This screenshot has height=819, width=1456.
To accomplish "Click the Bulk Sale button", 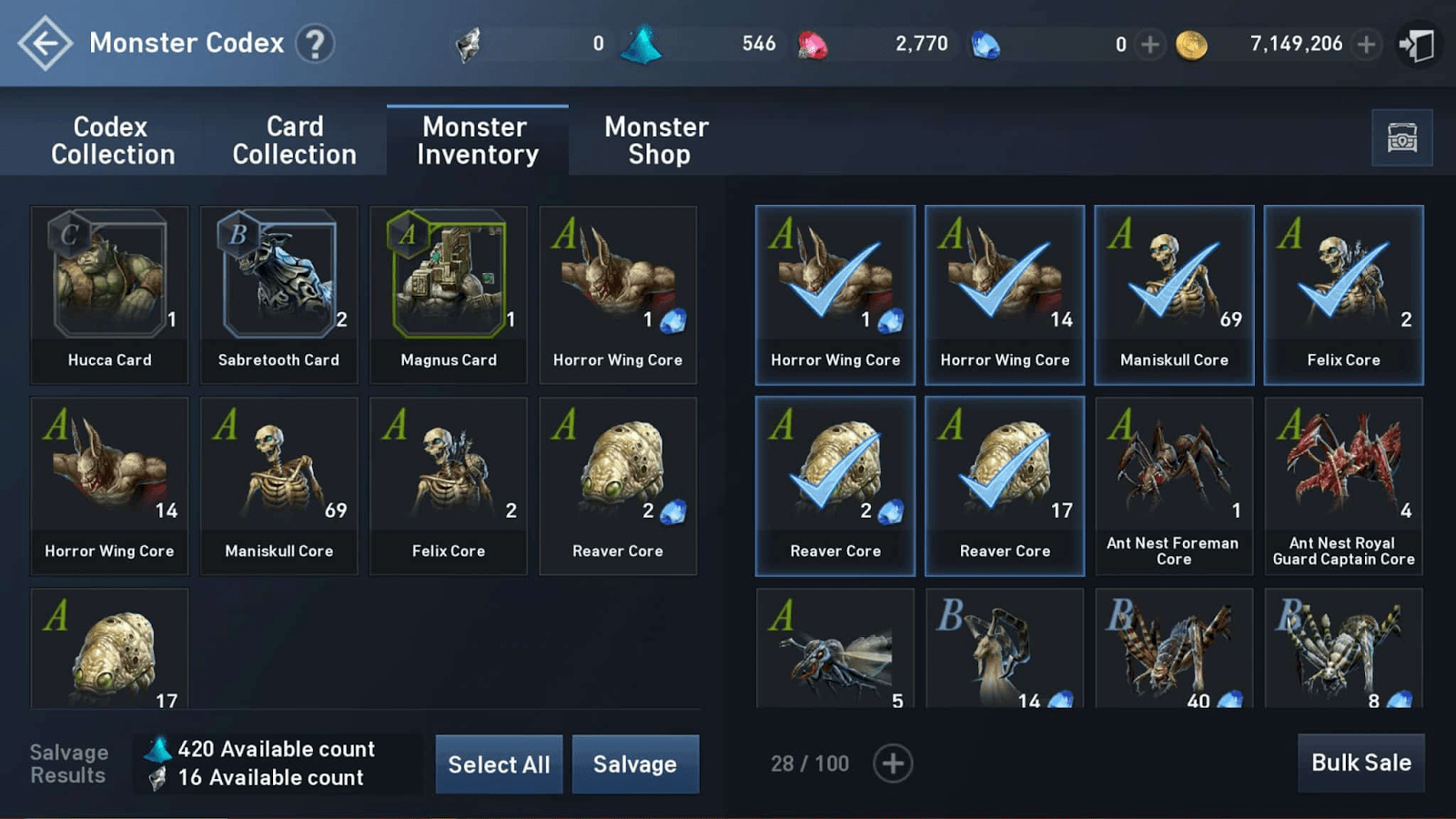I will 1361,763.
